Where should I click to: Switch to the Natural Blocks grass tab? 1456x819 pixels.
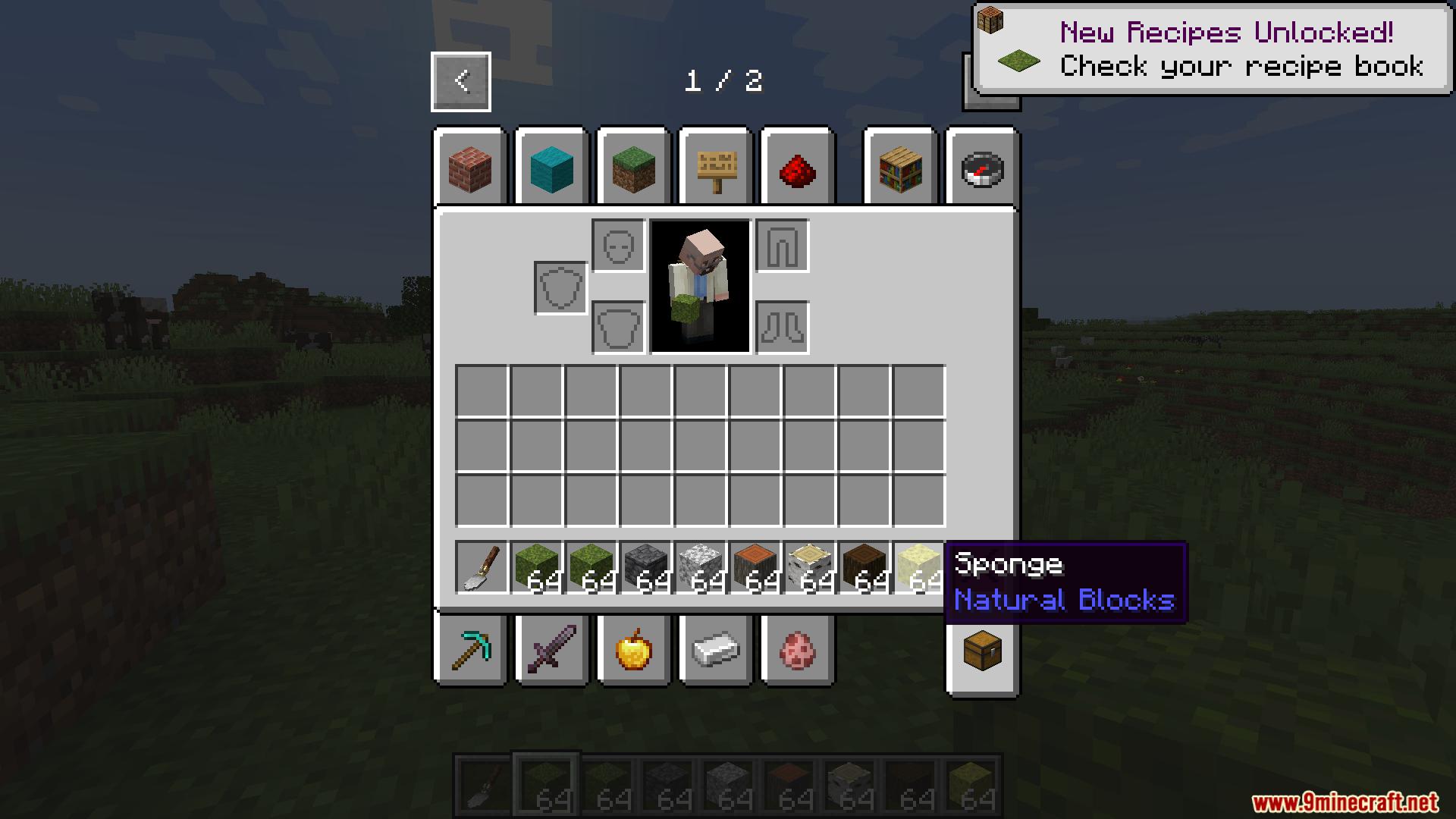pos(633,168)
